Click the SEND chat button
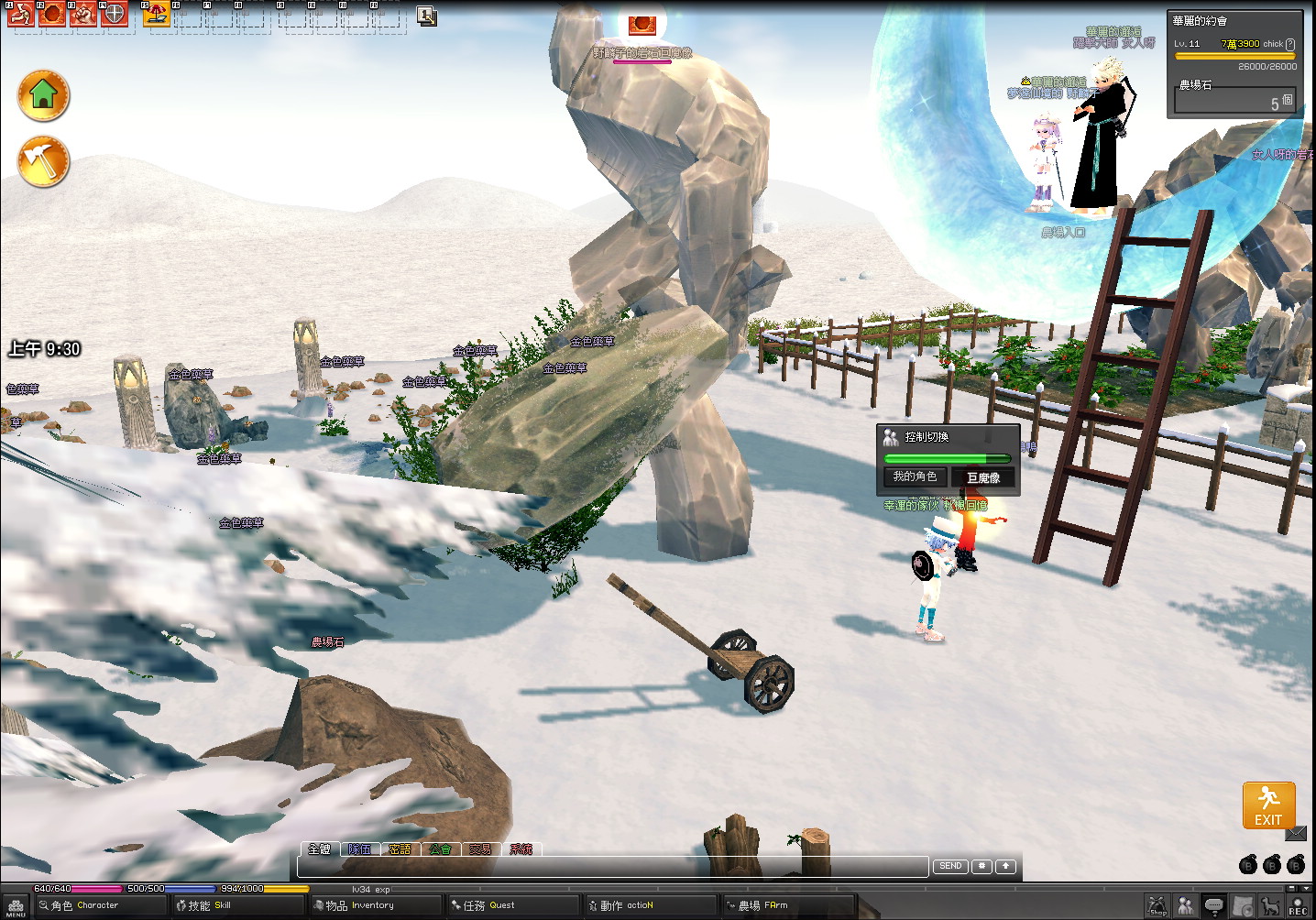The width and height of the screenshot is (1316, 920). 950,866
